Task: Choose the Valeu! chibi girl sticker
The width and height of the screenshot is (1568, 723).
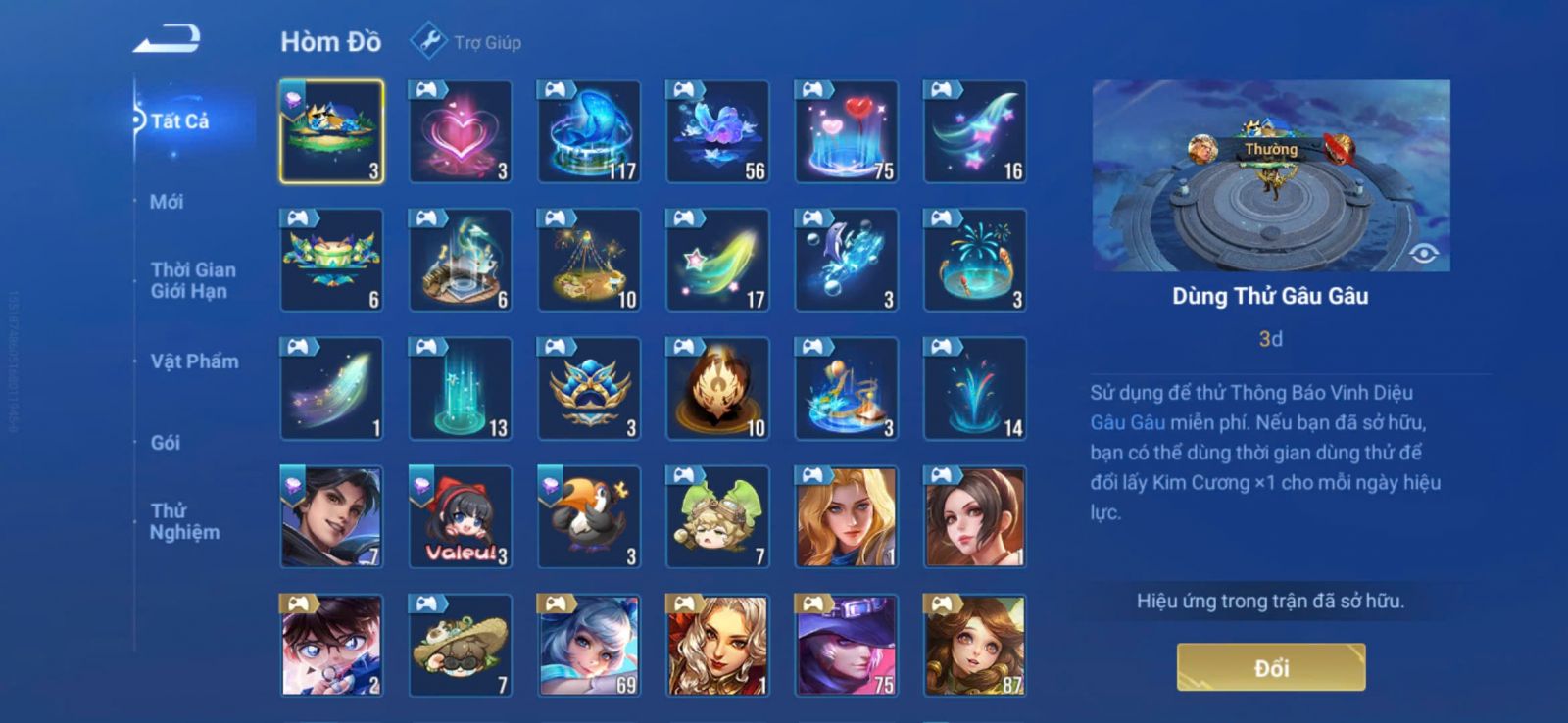Action: [460, 517]
